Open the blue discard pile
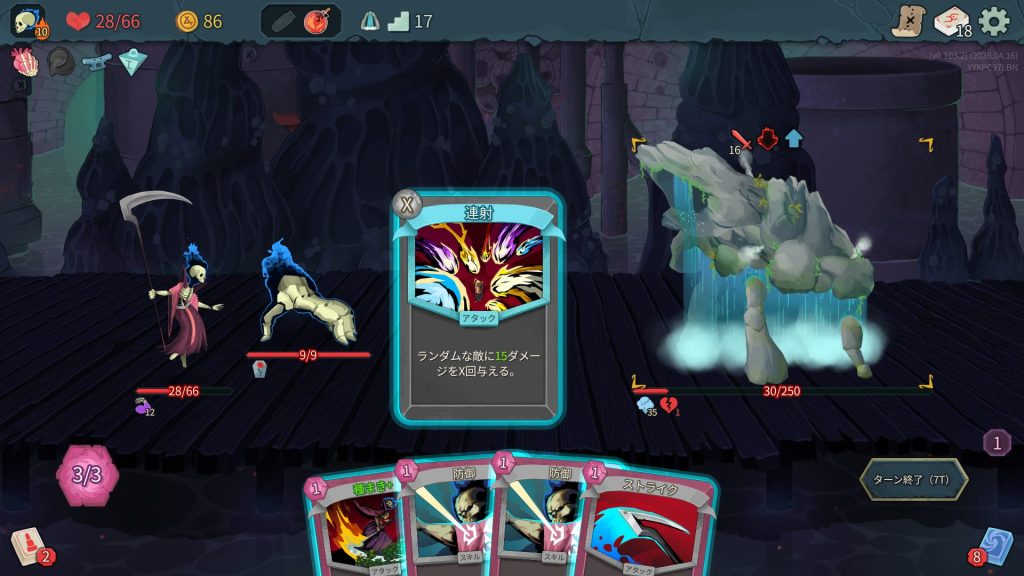 click(x=994, y=546)
